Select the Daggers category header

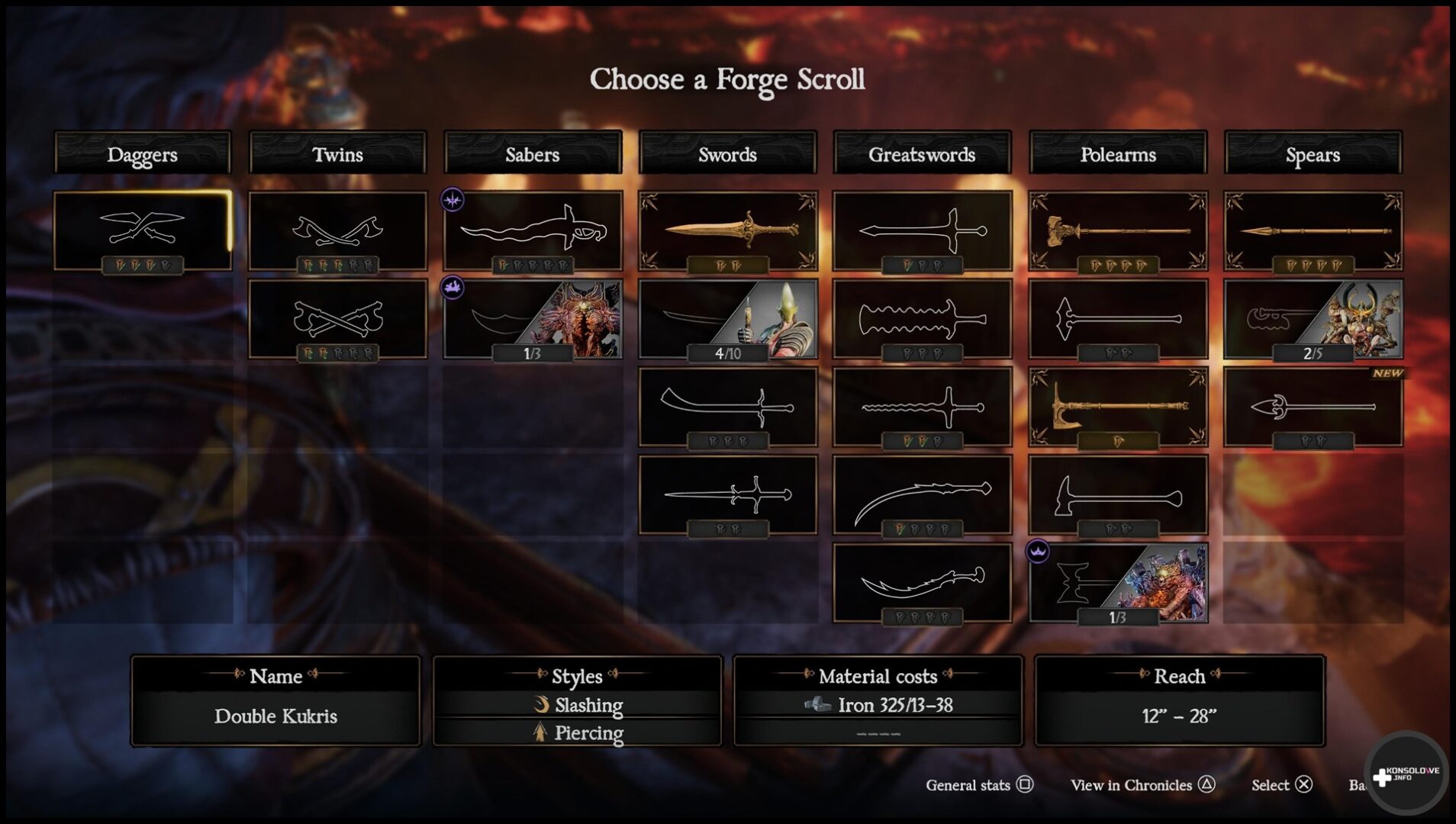click(x=142, y=153)
